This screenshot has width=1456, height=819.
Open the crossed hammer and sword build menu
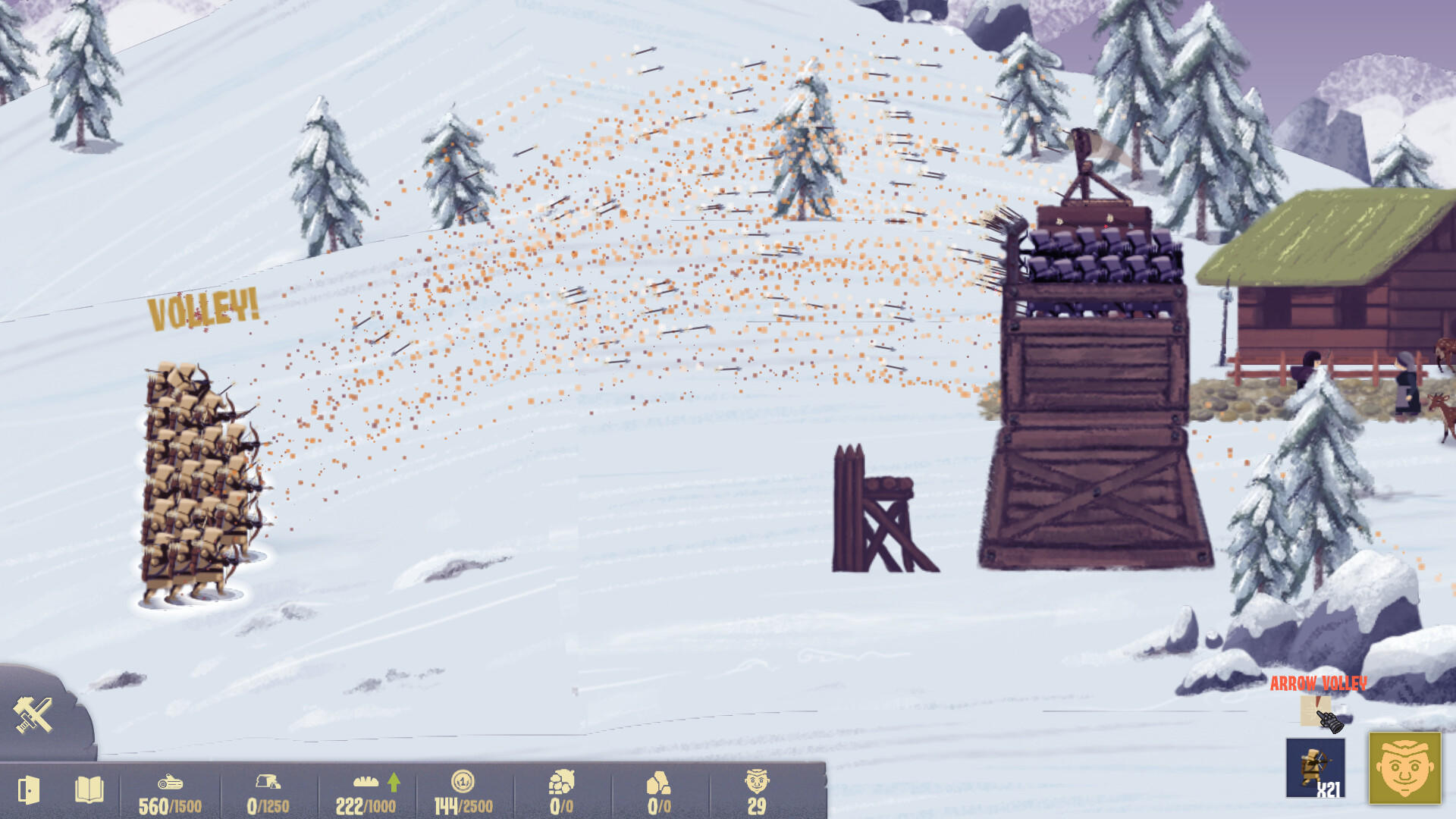click(x=34, y=714)
